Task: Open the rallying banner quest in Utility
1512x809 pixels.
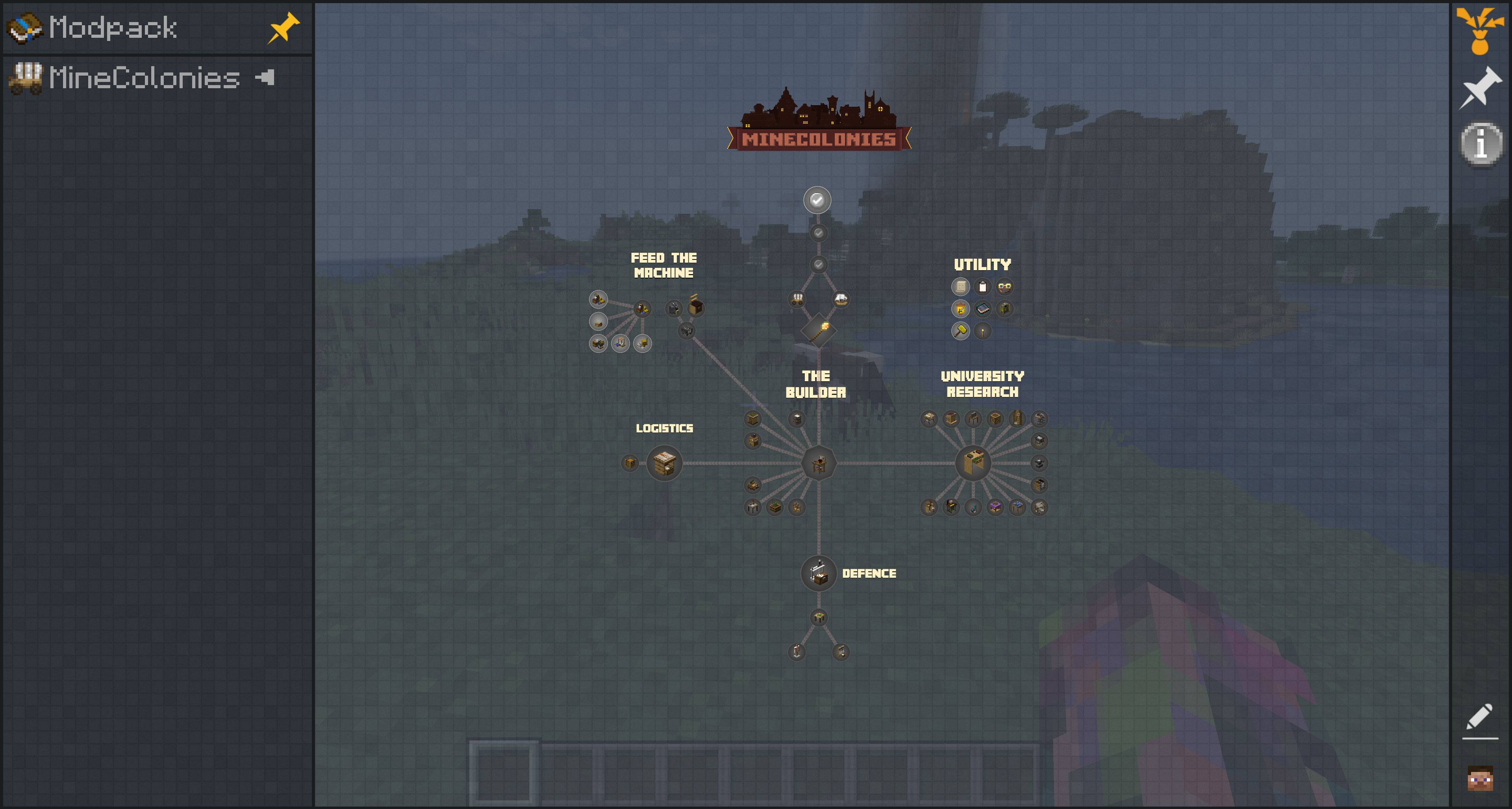Action: 960,310
